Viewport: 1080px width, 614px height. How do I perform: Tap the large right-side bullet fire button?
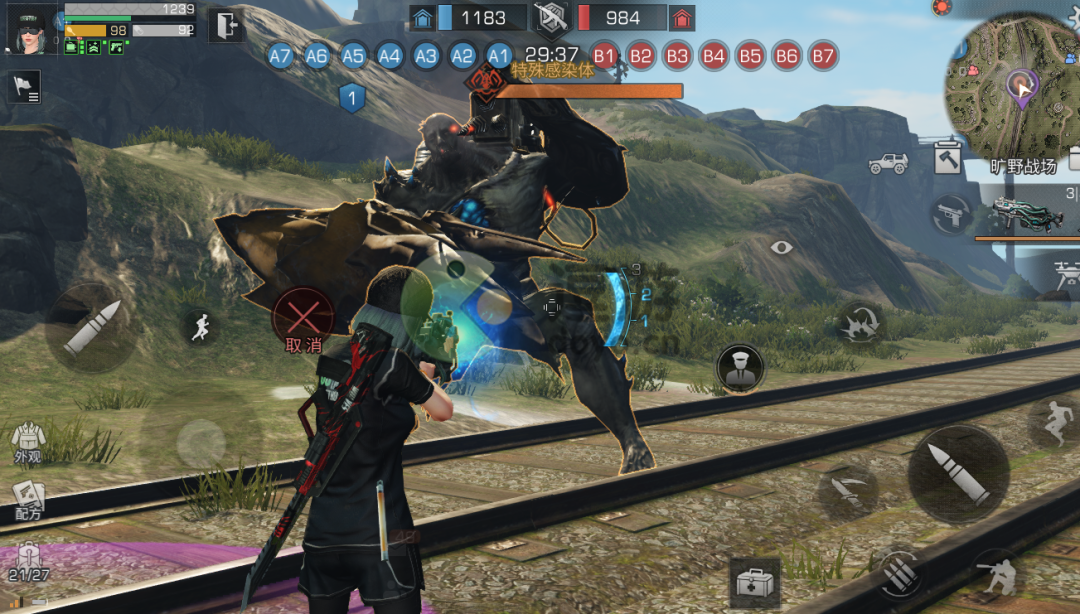pos(958,474)
